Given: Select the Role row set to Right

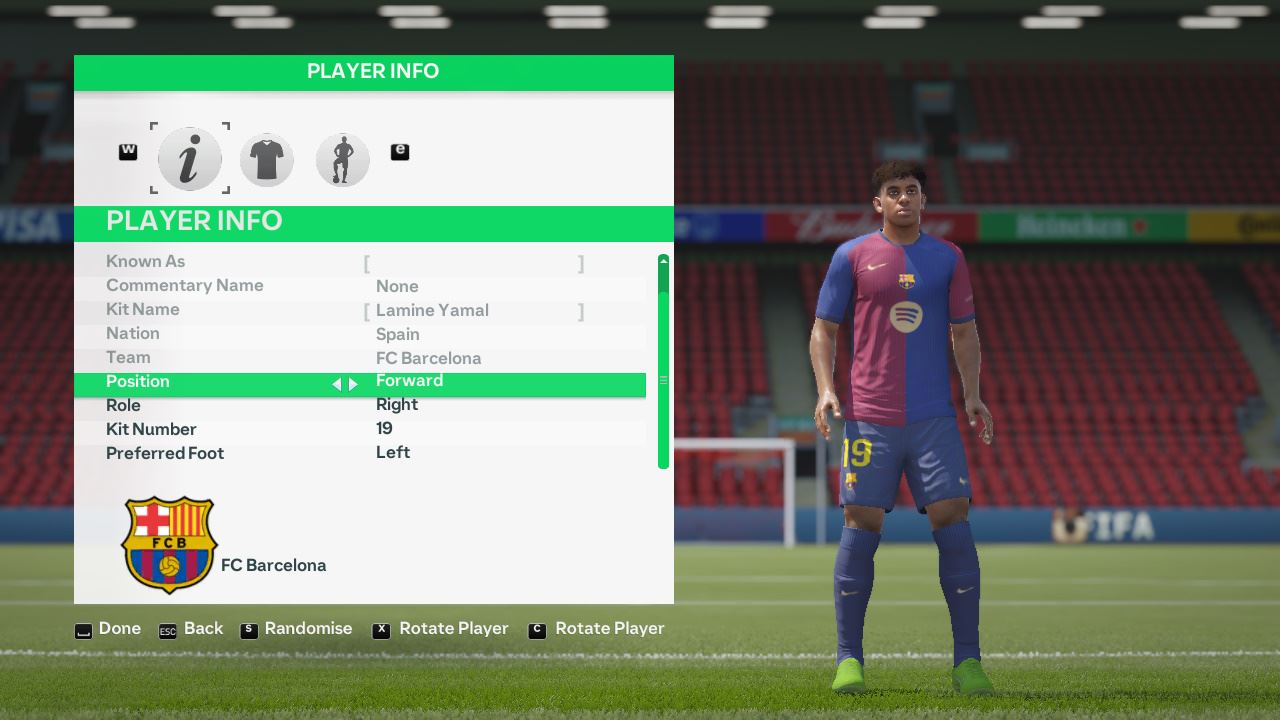Looking at the screenshot, I should click(x=360, y=405).
